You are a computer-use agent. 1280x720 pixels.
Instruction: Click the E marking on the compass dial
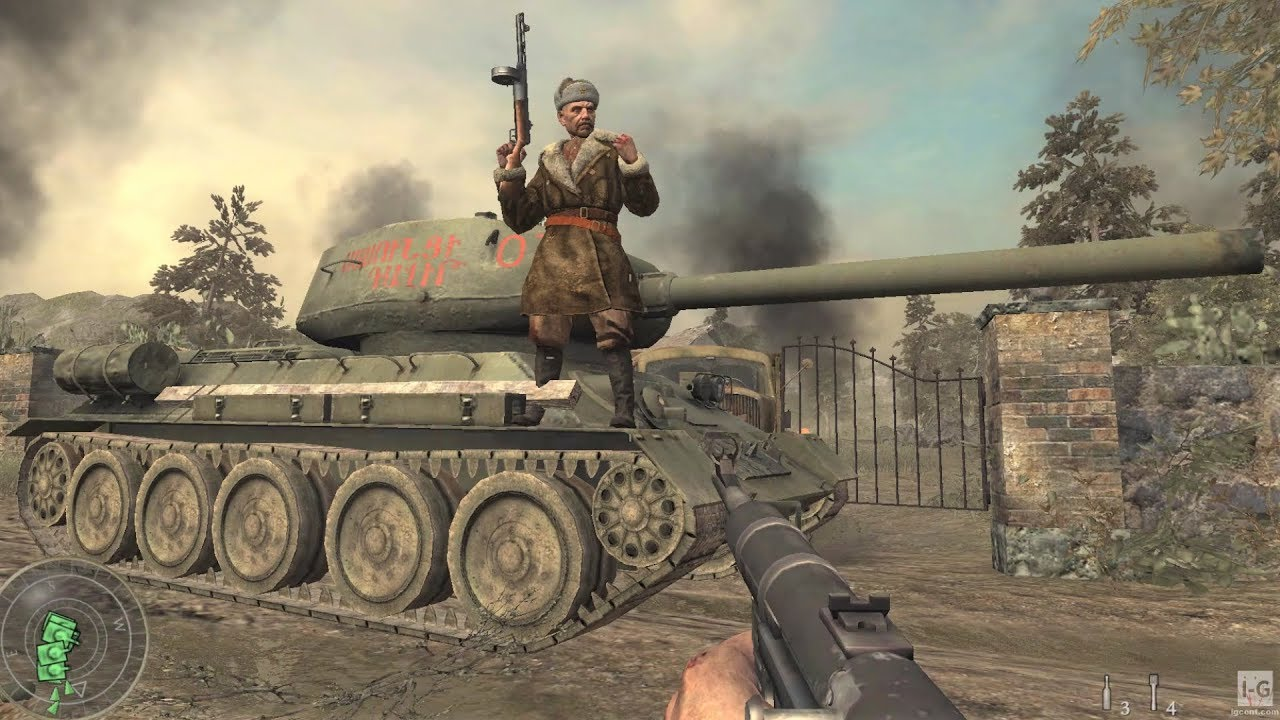tap(12, 651)
